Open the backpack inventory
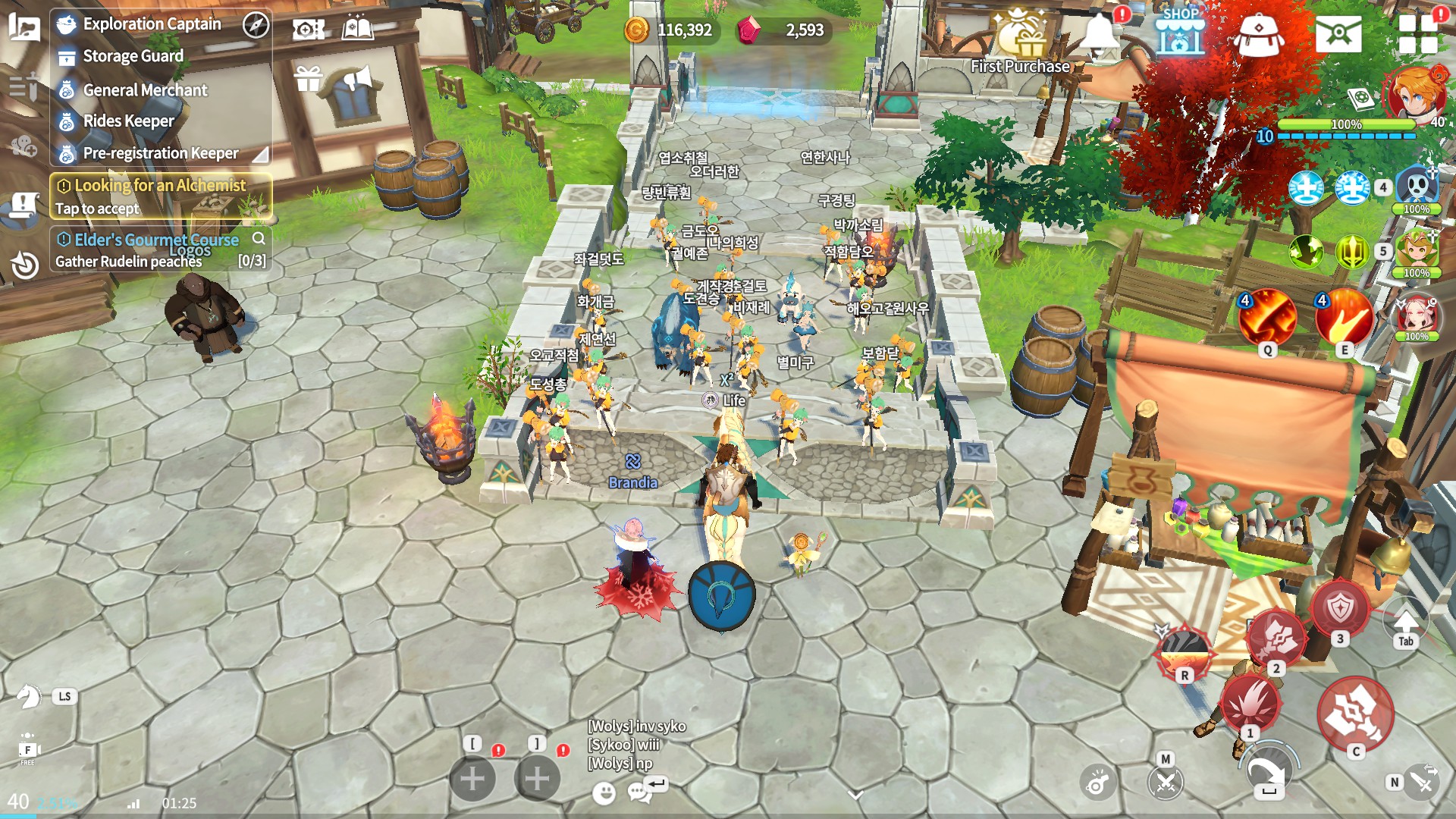 [x=1259, y=34]
